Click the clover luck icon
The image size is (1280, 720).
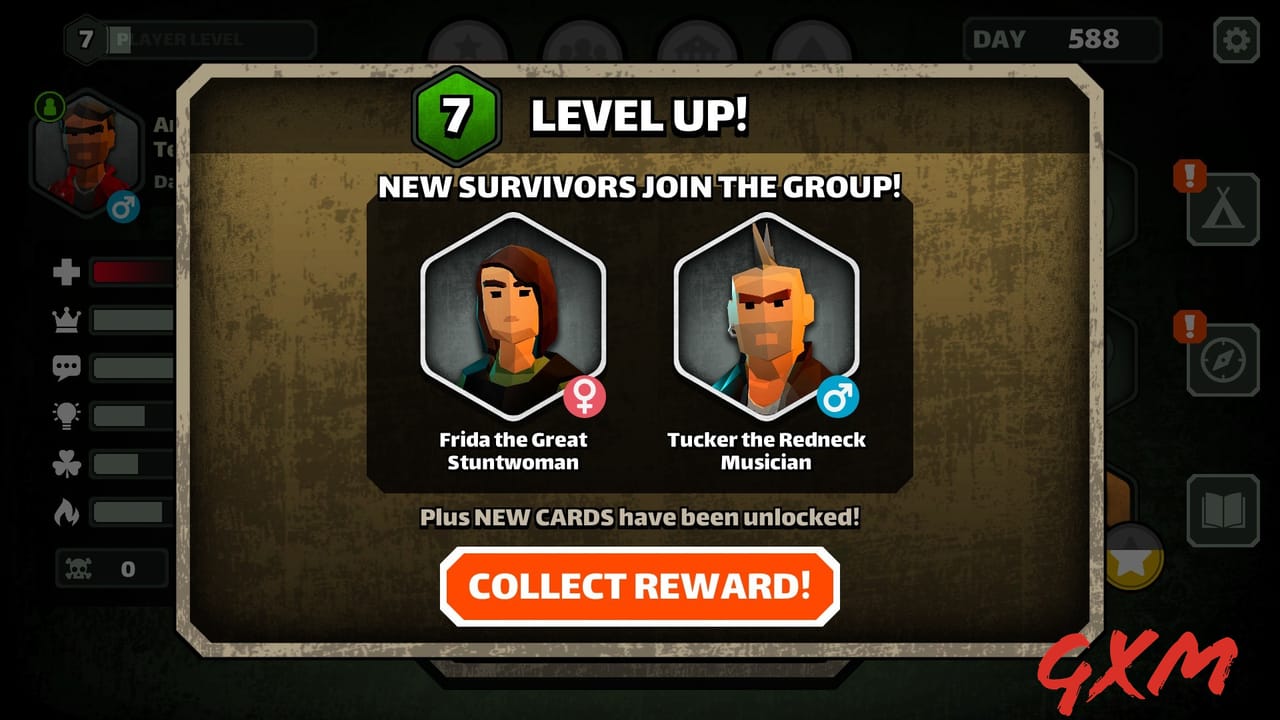pyautogui.click(x=65, y=462)
